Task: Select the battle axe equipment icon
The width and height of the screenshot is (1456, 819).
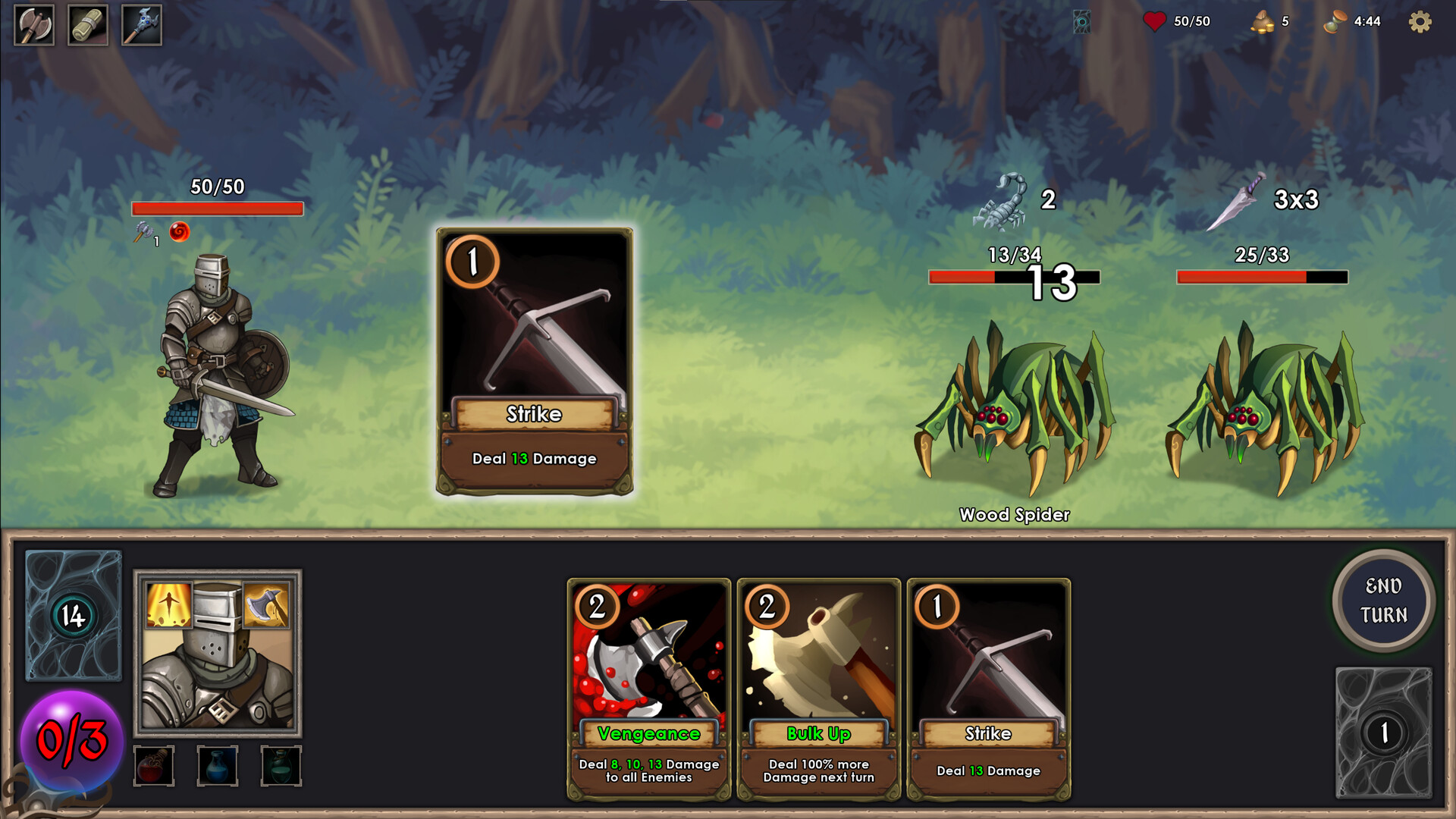Action: (x=33, y=24)
